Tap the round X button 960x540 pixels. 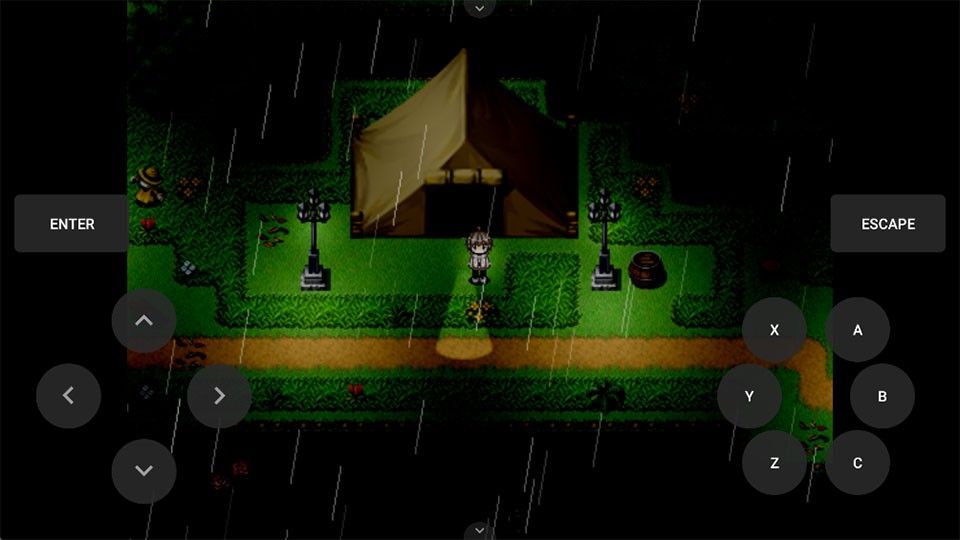774,330
